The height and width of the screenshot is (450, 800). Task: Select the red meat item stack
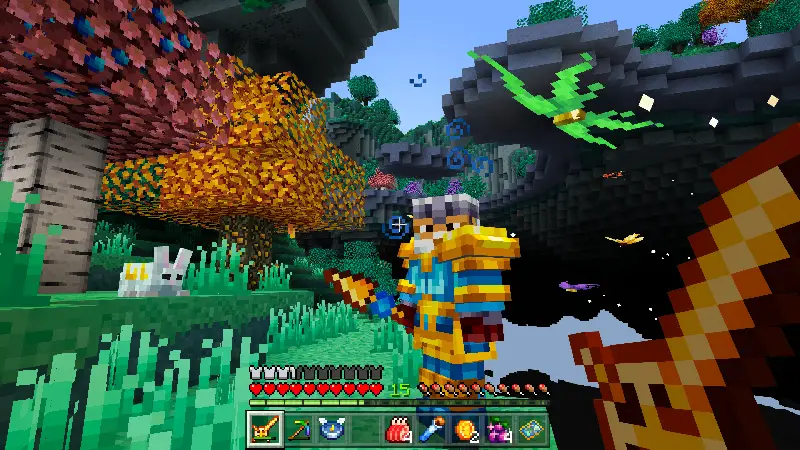coord(398,430)
